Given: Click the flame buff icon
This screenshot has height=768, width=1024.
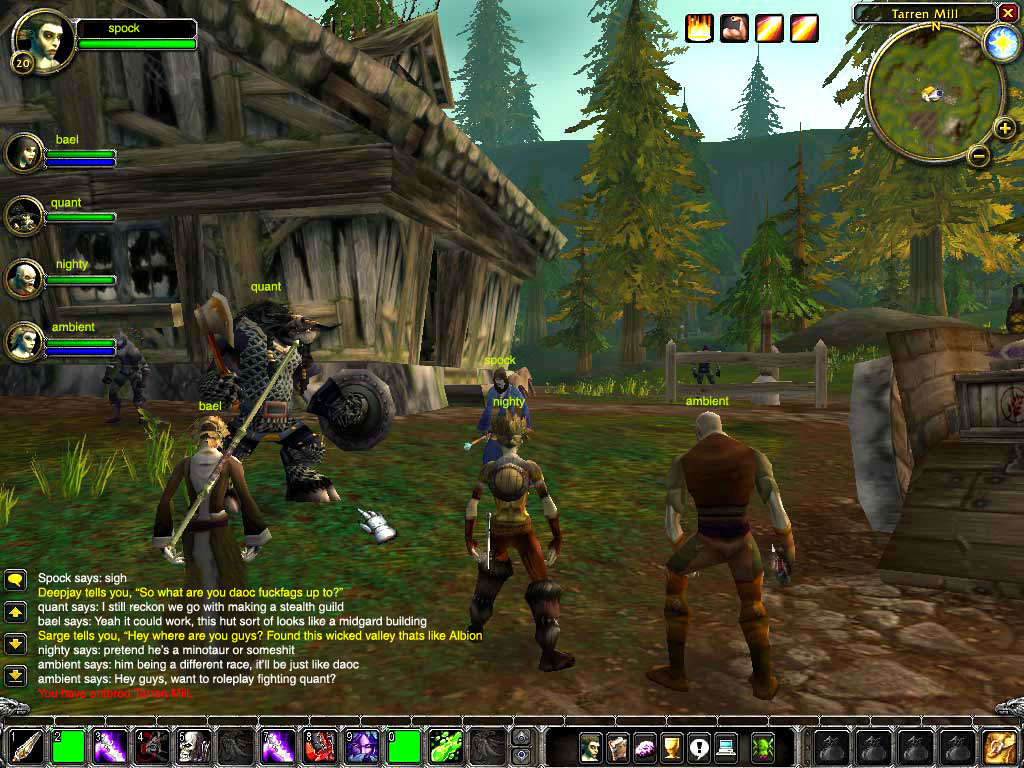Looking at the screenshot, I should (x=700, y=29).
